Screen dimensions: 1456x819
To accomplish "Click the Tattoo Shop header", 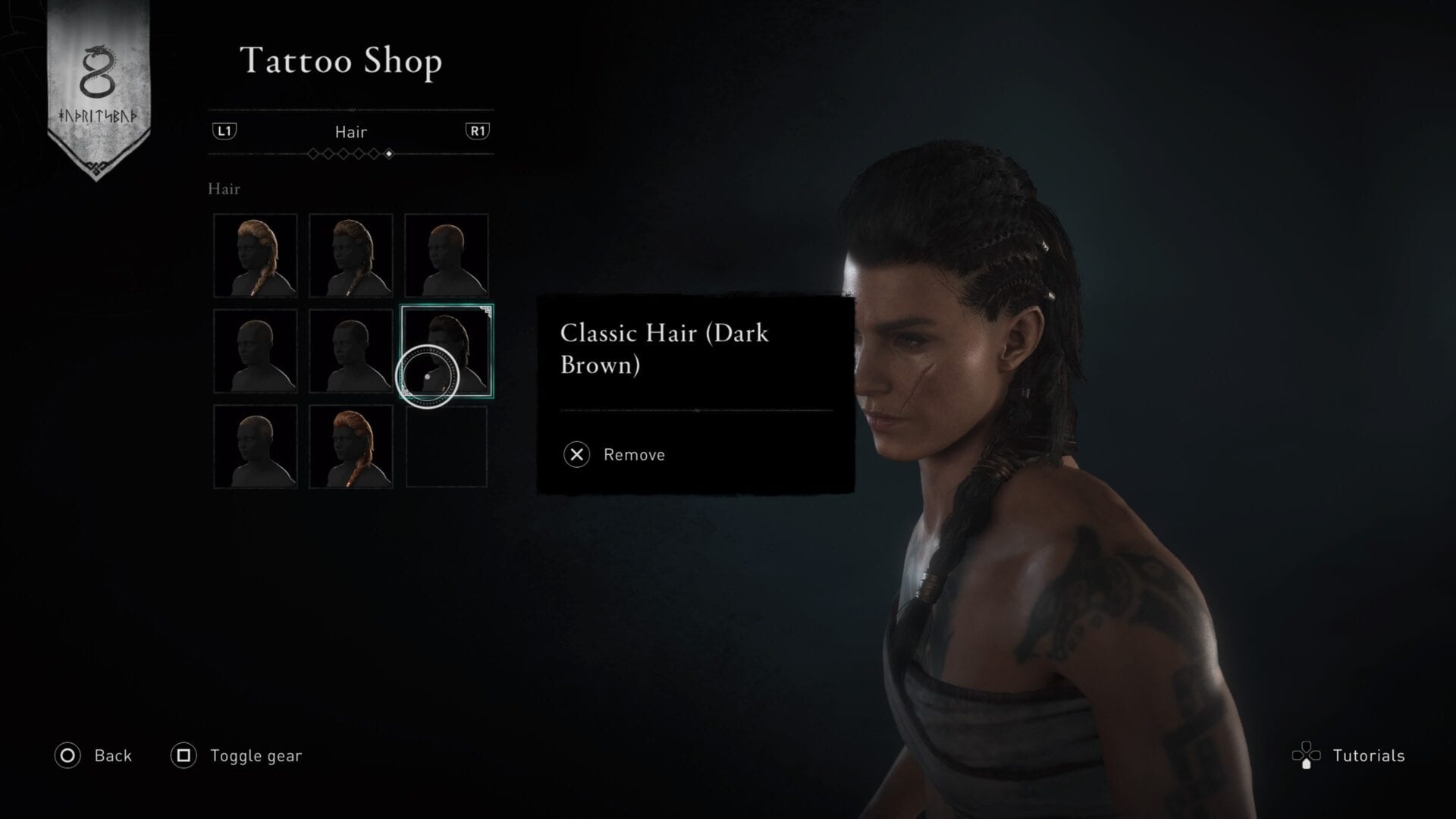I will [x=340, y=61].
